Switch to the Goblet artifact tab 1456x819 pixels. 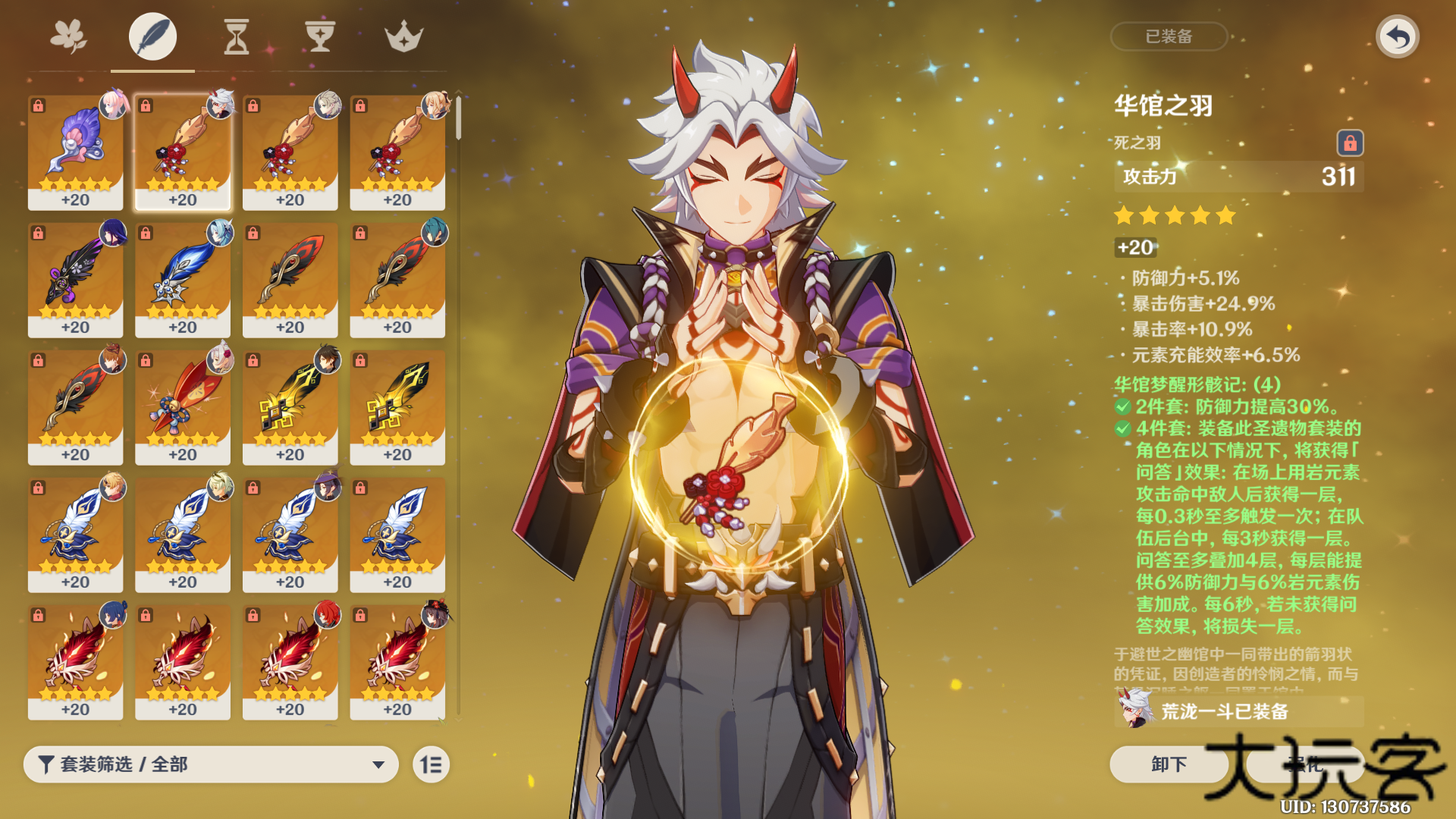click(319, 36)
